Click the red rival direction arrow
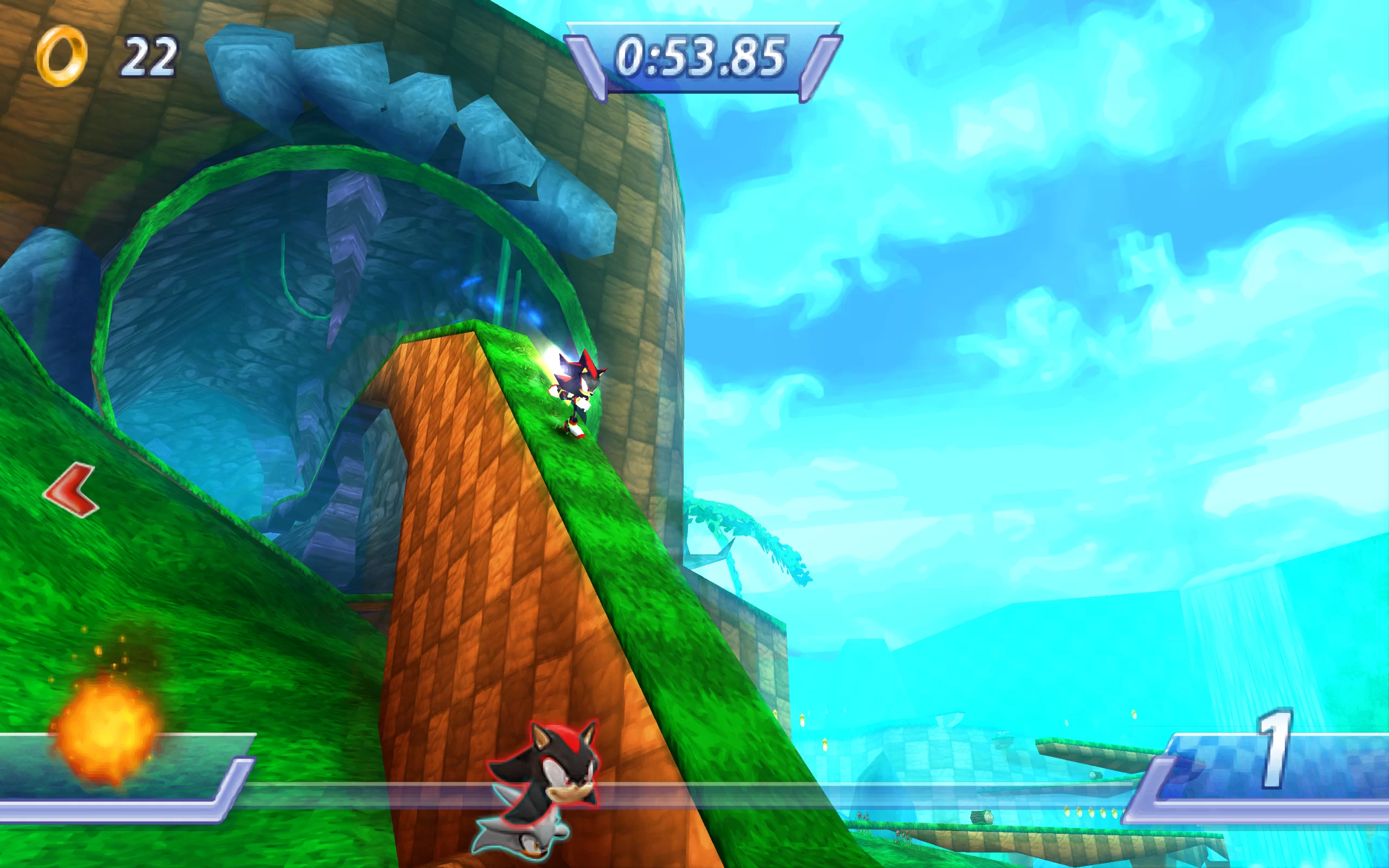The image size is (1389, 868). point(72,490)
